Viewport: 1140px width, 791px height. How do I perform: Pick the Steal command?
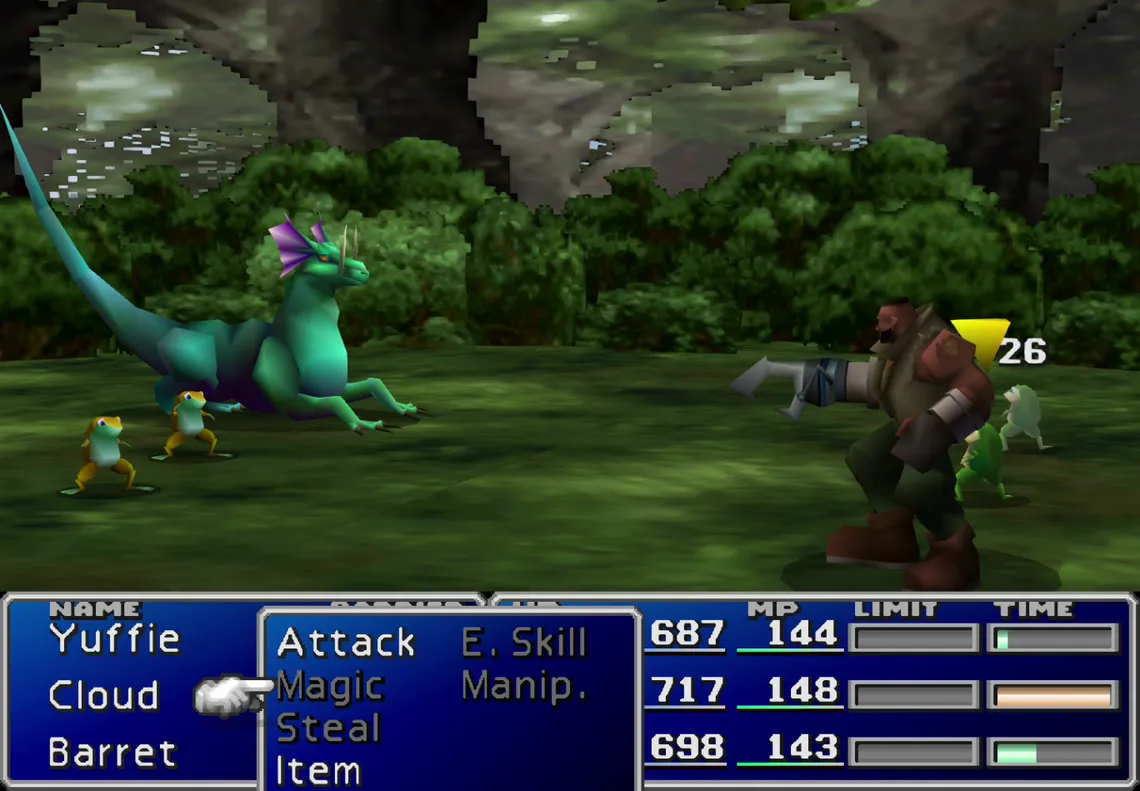pyautogui.click(x=328, y=729)
